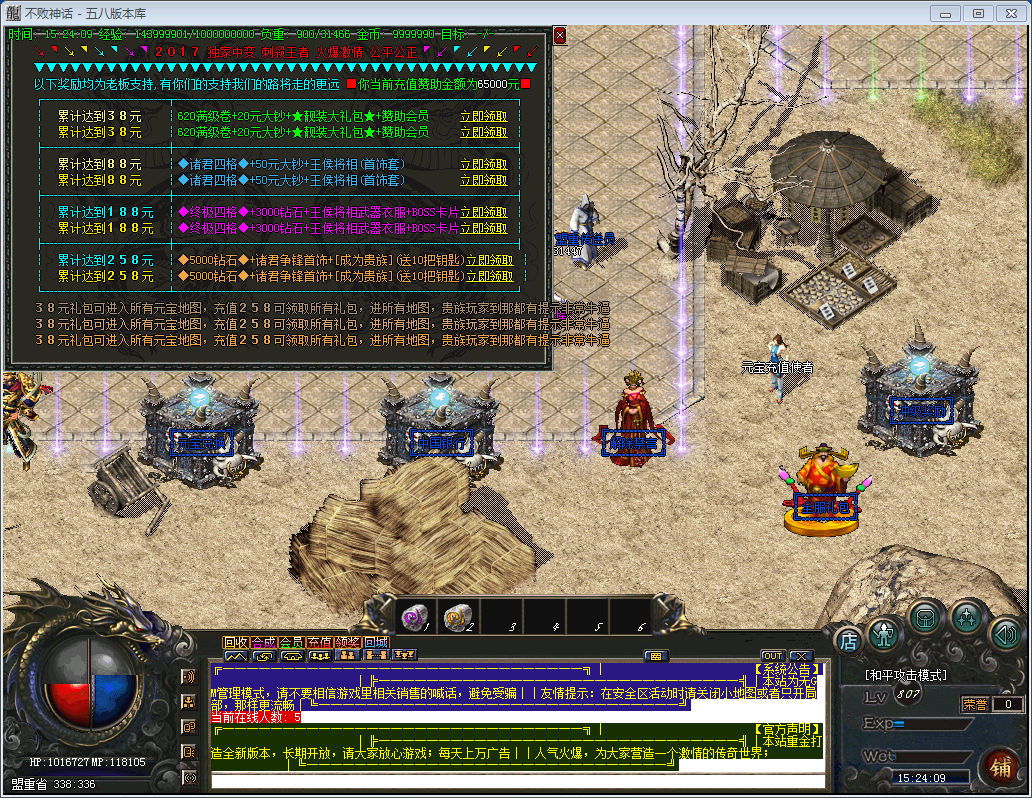
Task: Select the purple scroll in hotbar slot 1
Action: 414,617
